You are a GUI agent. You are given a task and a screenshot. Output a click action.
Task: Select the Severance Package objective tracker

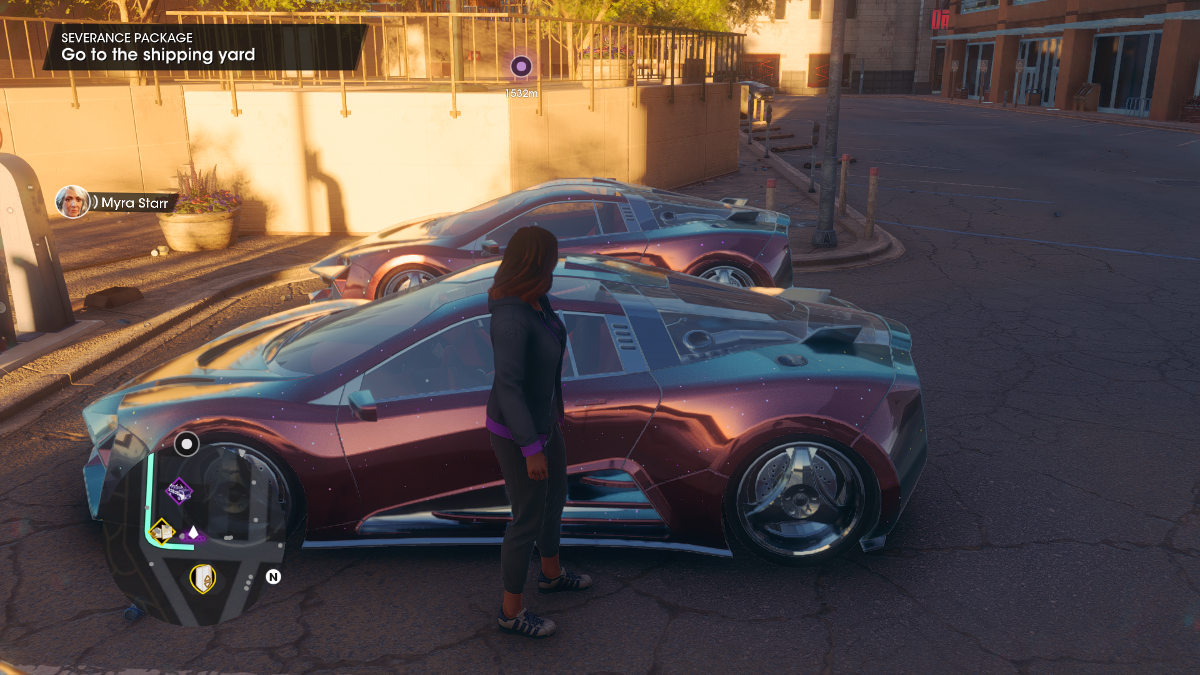(205, 47)
